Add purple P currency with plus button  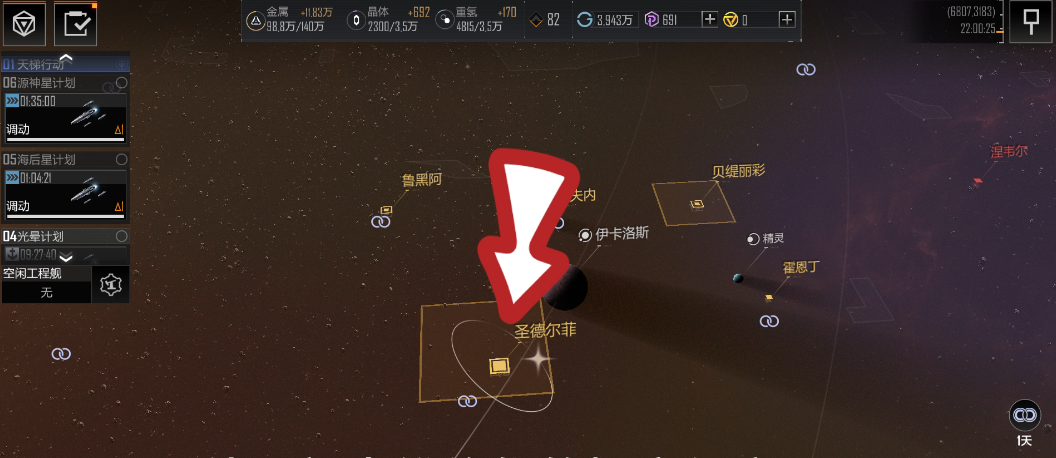pos(710,19)
